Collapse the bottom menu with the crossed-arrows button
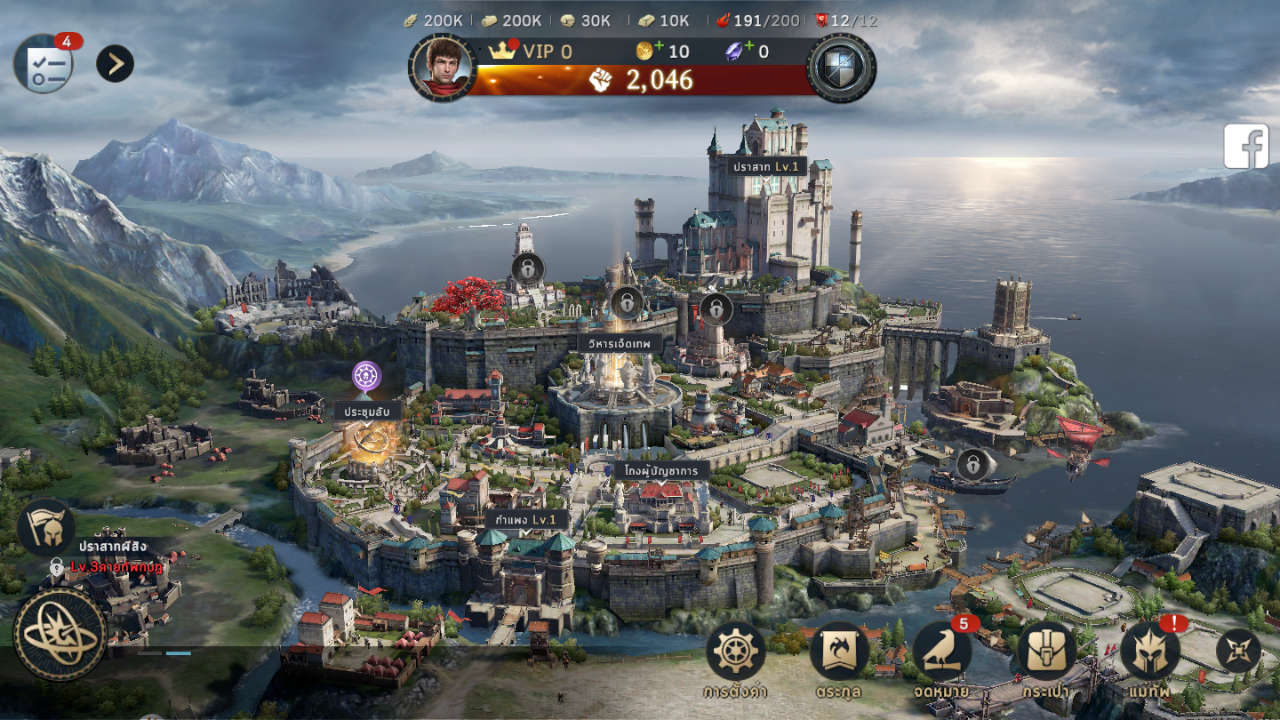This screenshot has height=720, width=1280. tap(1238, 651)
